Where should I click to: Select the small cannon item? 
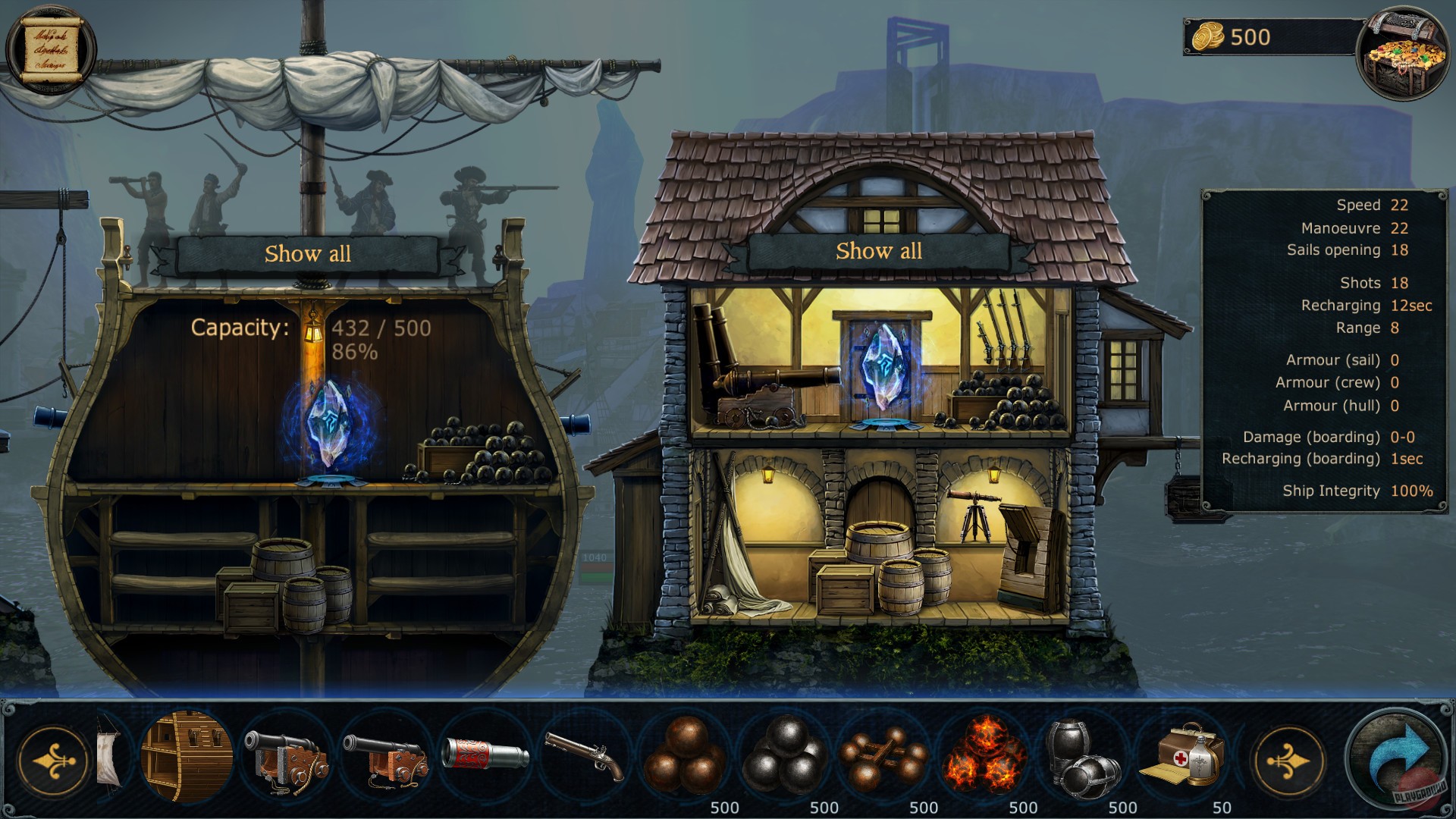[x=385, y=755]
